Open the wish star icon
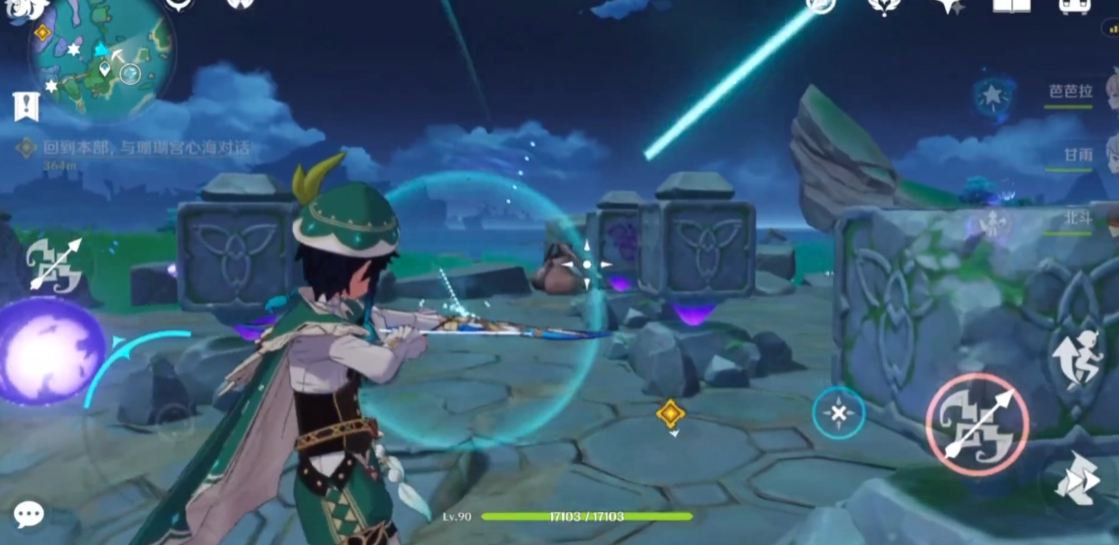The image size is (1119, 545). pos(948,6)
